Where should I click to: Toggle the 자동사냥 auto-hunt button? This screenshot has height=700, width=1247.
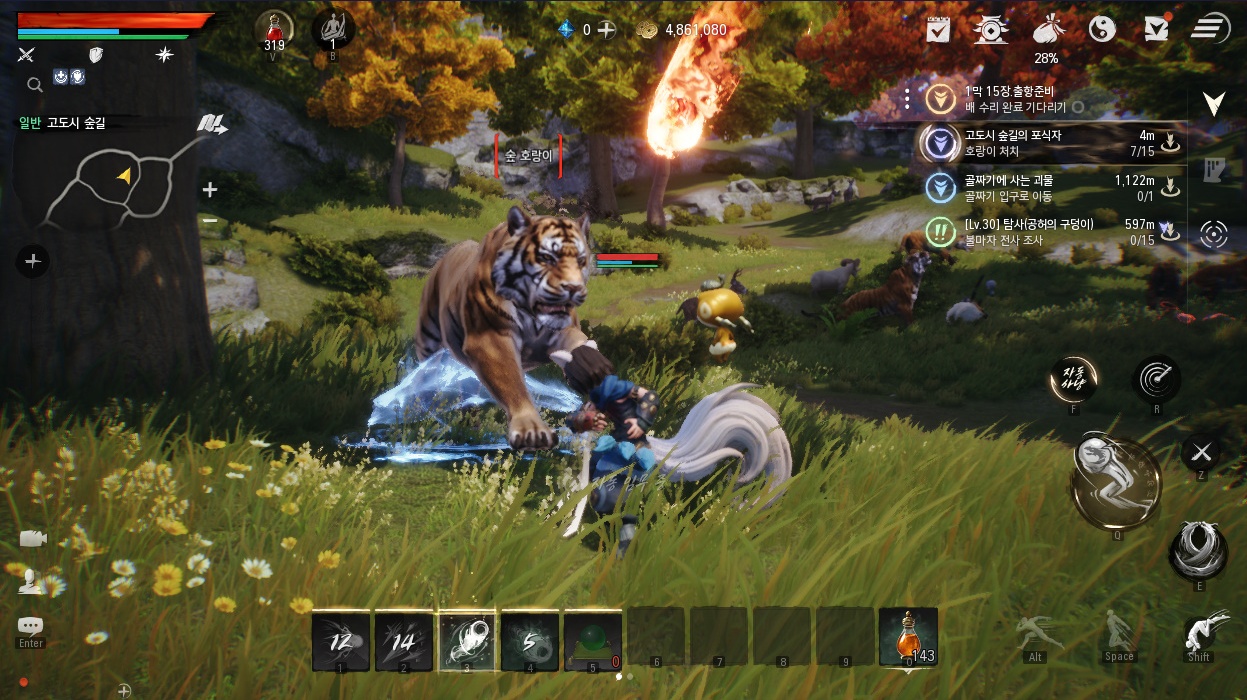1073,379
